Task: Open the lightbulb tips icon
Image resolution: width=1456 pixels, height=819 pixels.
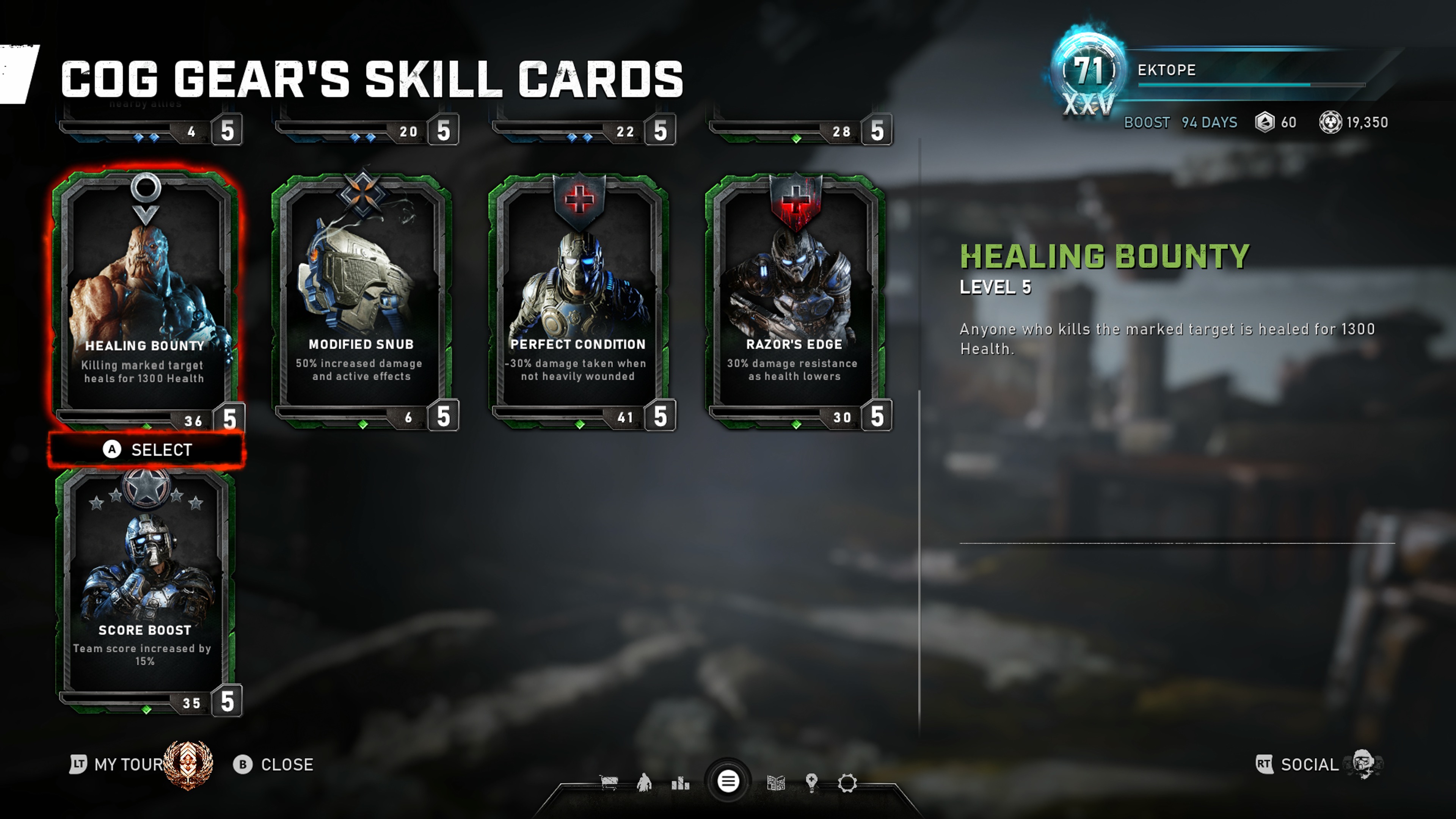Action: (812, 783)
